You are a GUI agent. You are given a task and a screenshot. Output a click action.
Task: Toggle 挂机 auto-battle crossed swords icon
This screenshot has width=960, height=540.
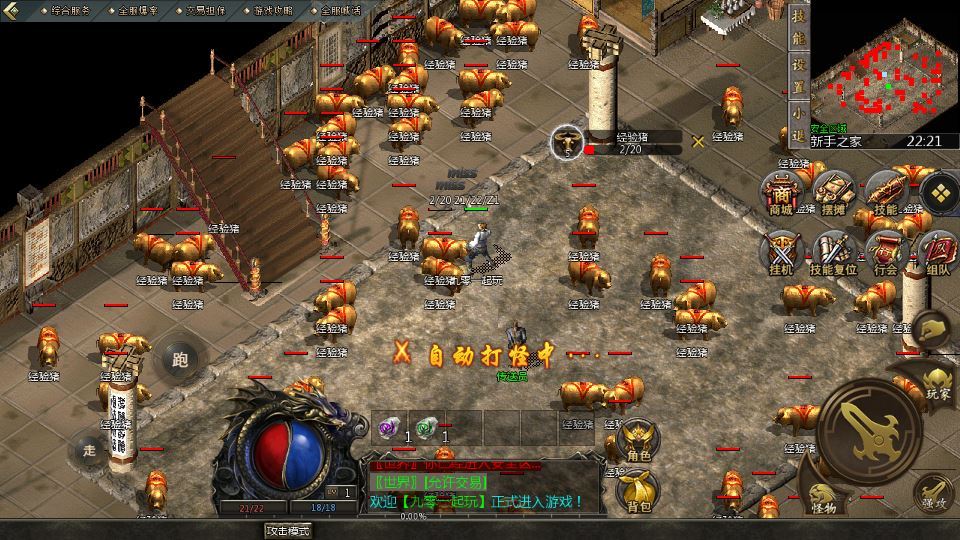click(x=780, y=254)
